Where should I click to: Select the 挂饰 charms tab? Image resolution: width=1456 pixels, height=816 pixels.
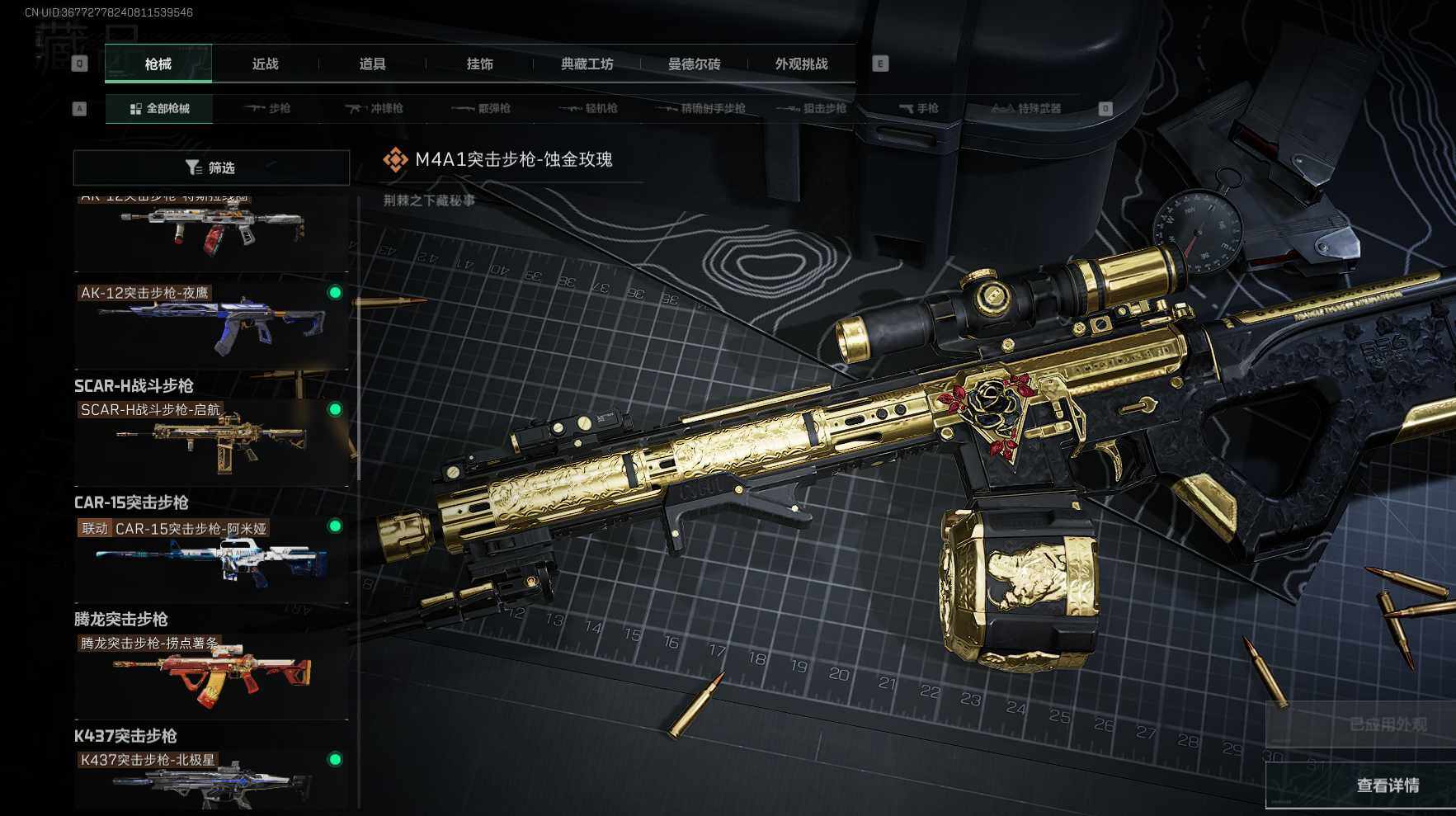coord(479,64)
